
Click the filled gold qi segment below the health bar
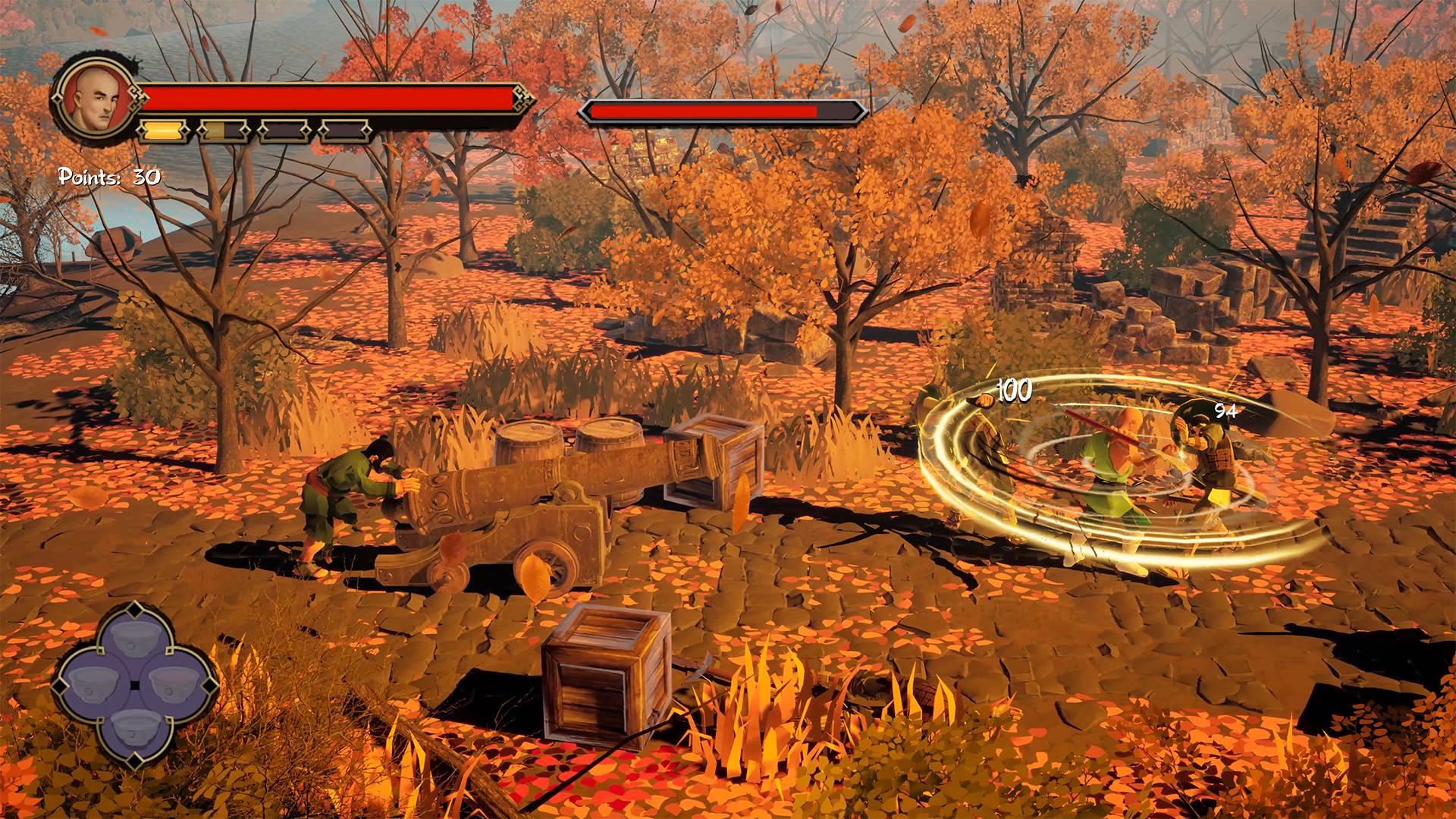coord(165,130)
